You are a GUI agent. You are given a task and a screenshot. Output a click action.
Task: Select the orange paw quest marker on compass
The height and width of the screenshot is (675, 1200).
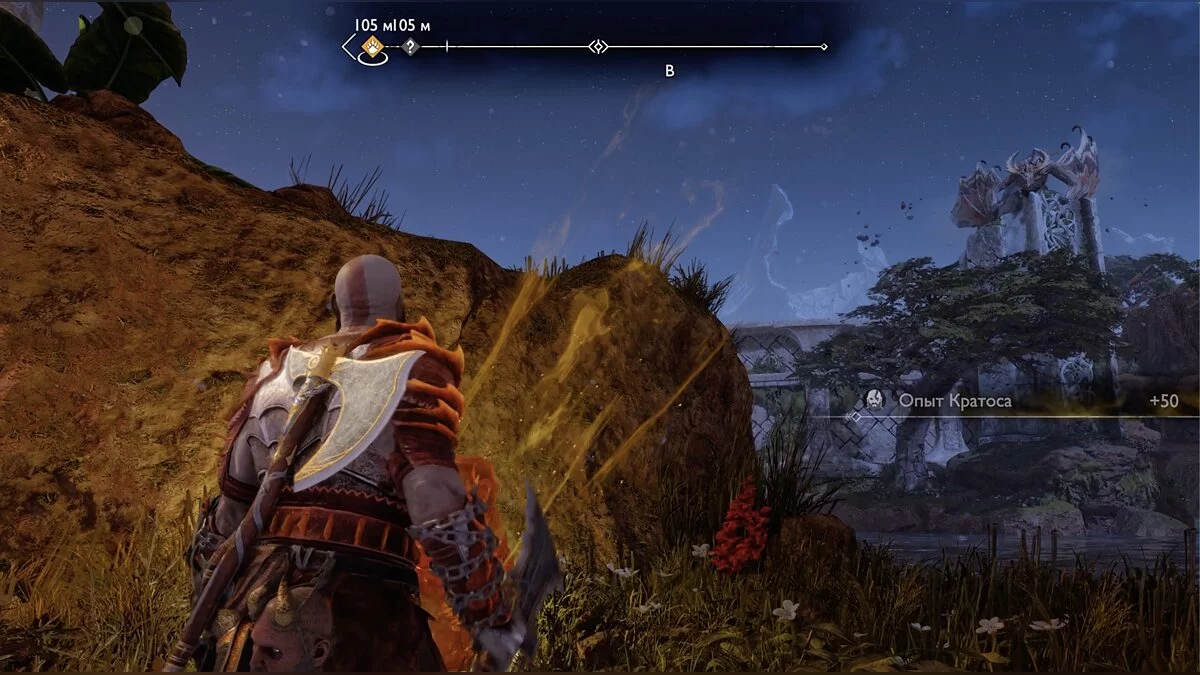[x=372, y=46]
